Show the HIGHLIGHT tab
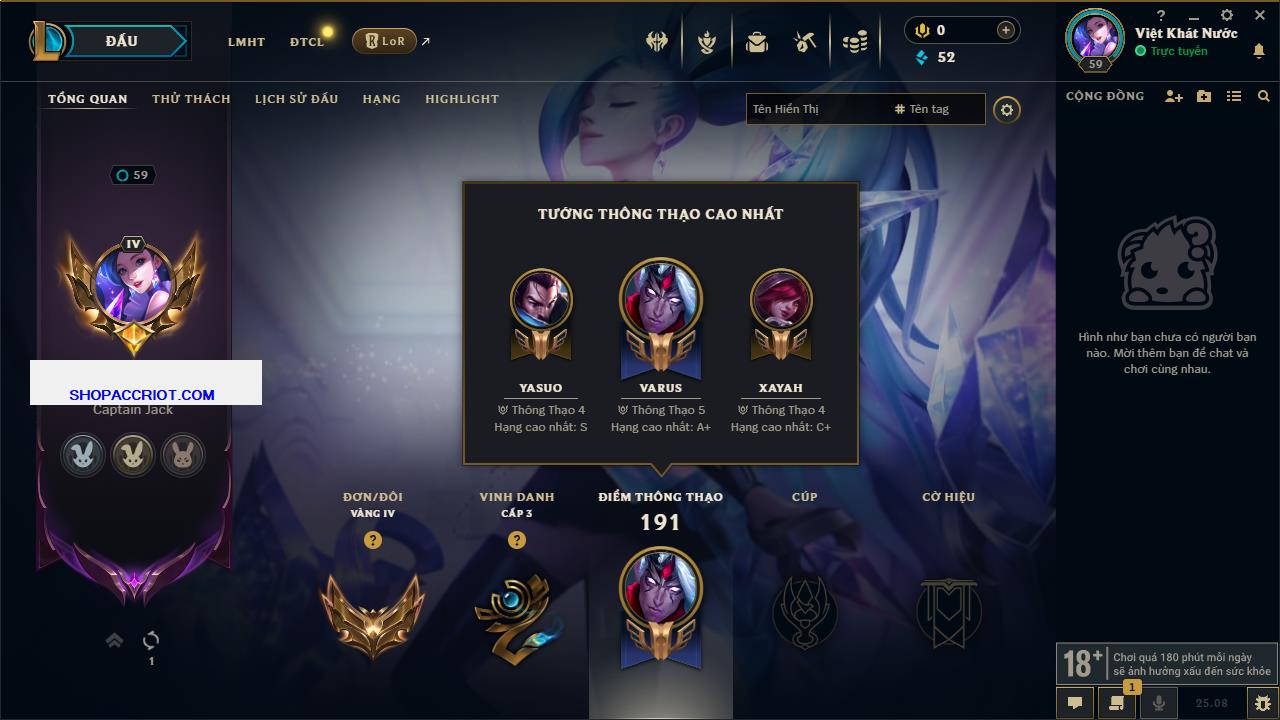This screenshot has width=1280, height=720. tap(461, 99)
